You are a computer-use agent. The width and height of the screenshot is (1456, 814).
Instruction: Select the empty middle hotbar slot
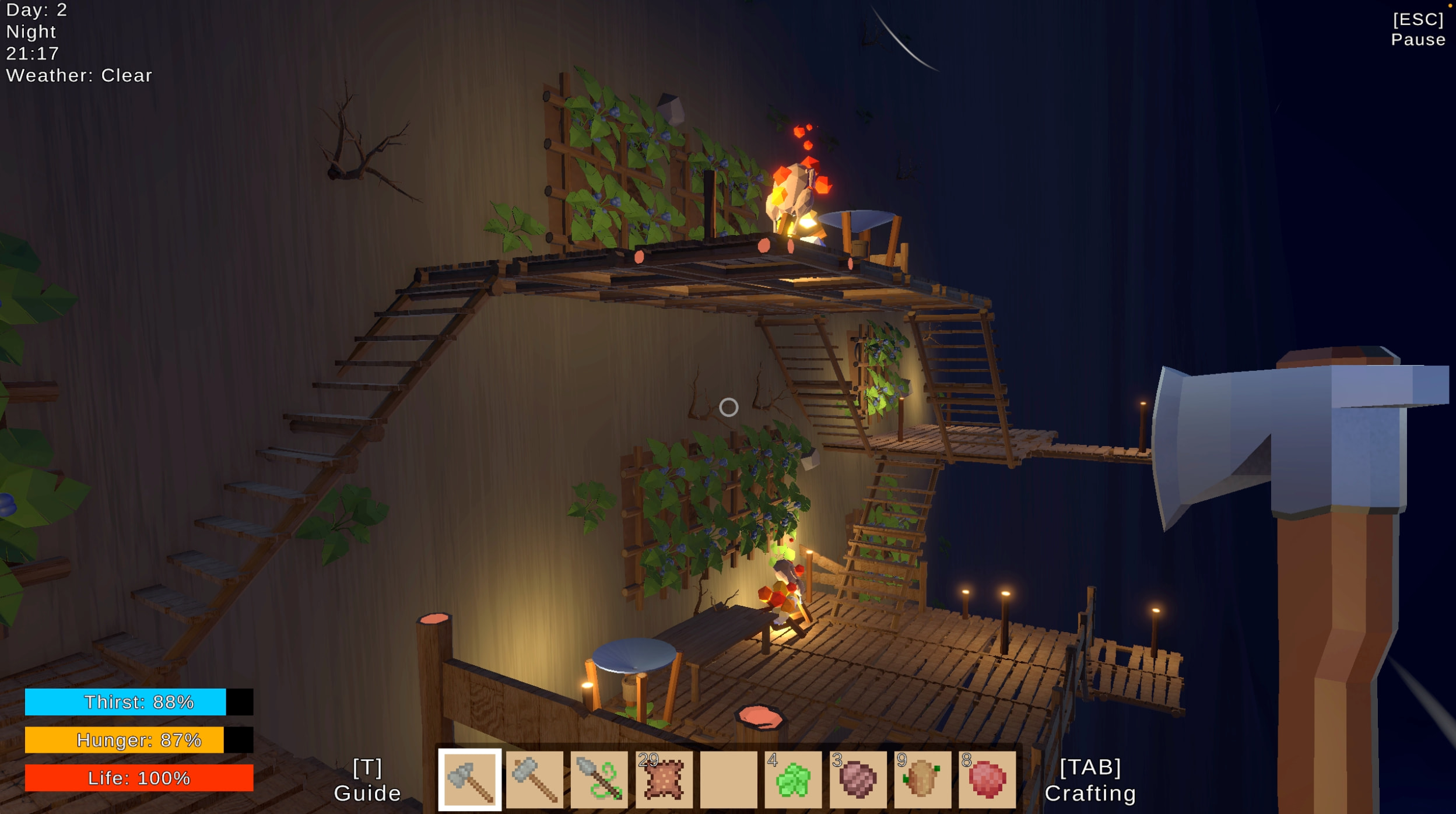point(728,779)
